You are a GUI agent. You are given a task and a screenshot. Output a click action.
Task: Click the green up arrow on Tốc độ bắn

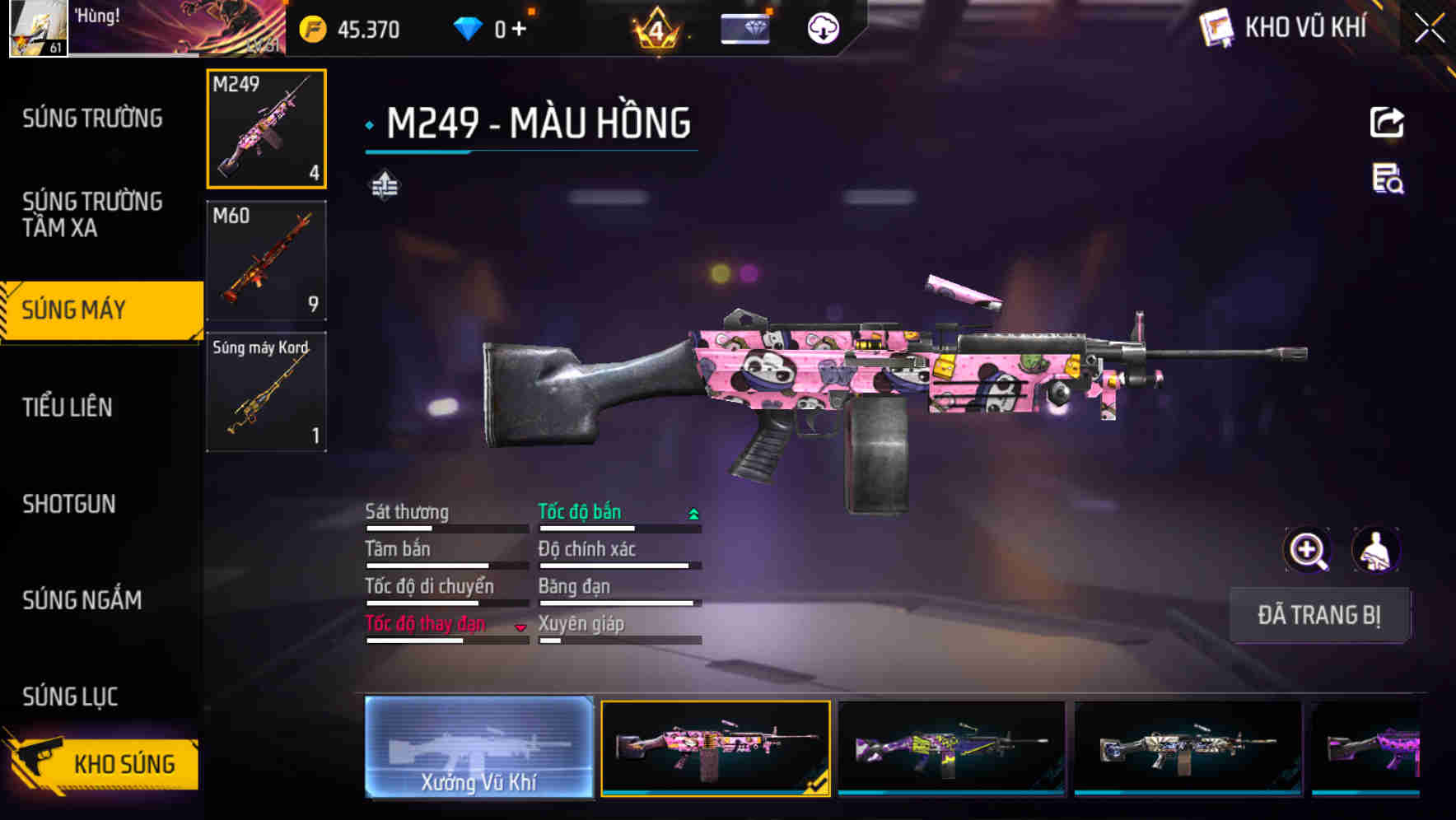coord(693,512)
